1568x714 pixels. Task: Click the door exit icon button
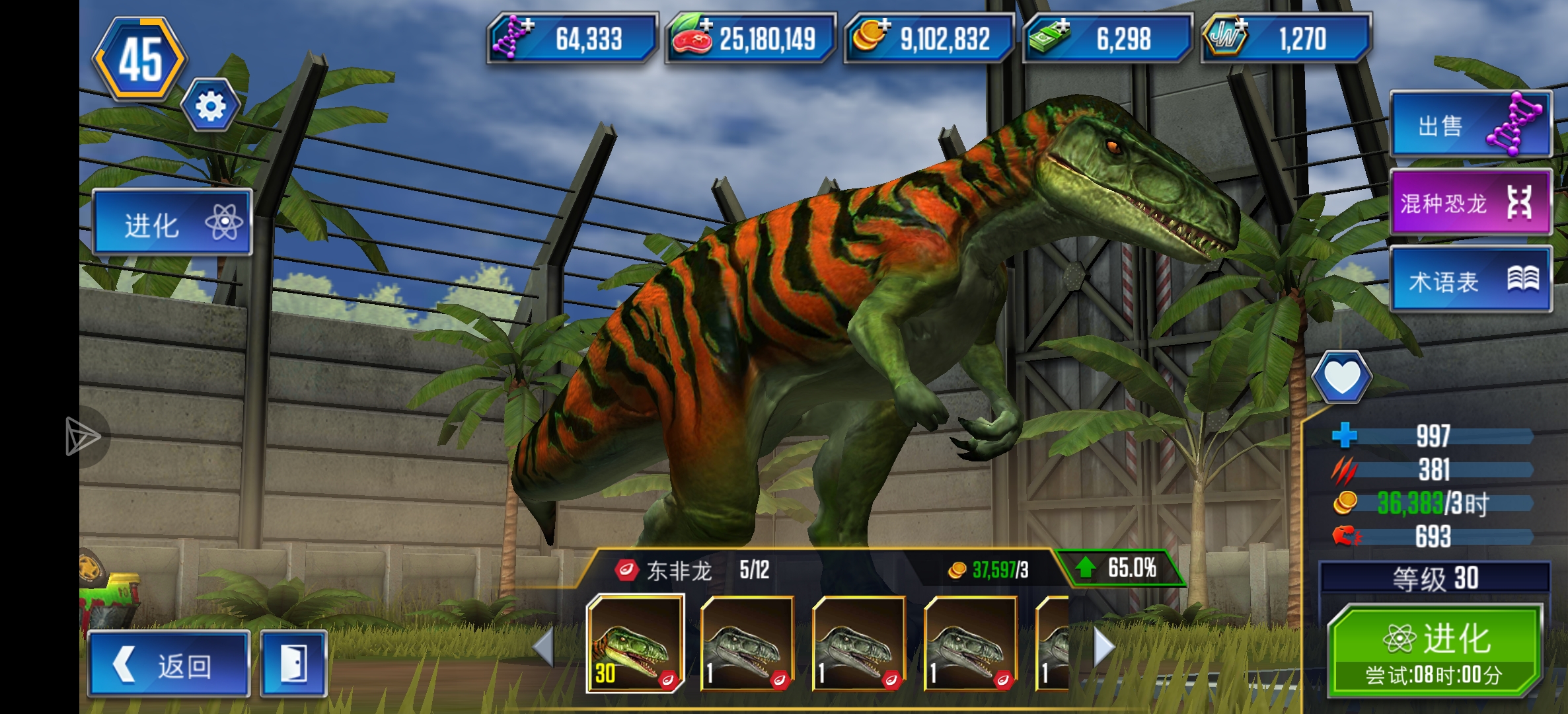pyautogui.click(x=293, y=664)
